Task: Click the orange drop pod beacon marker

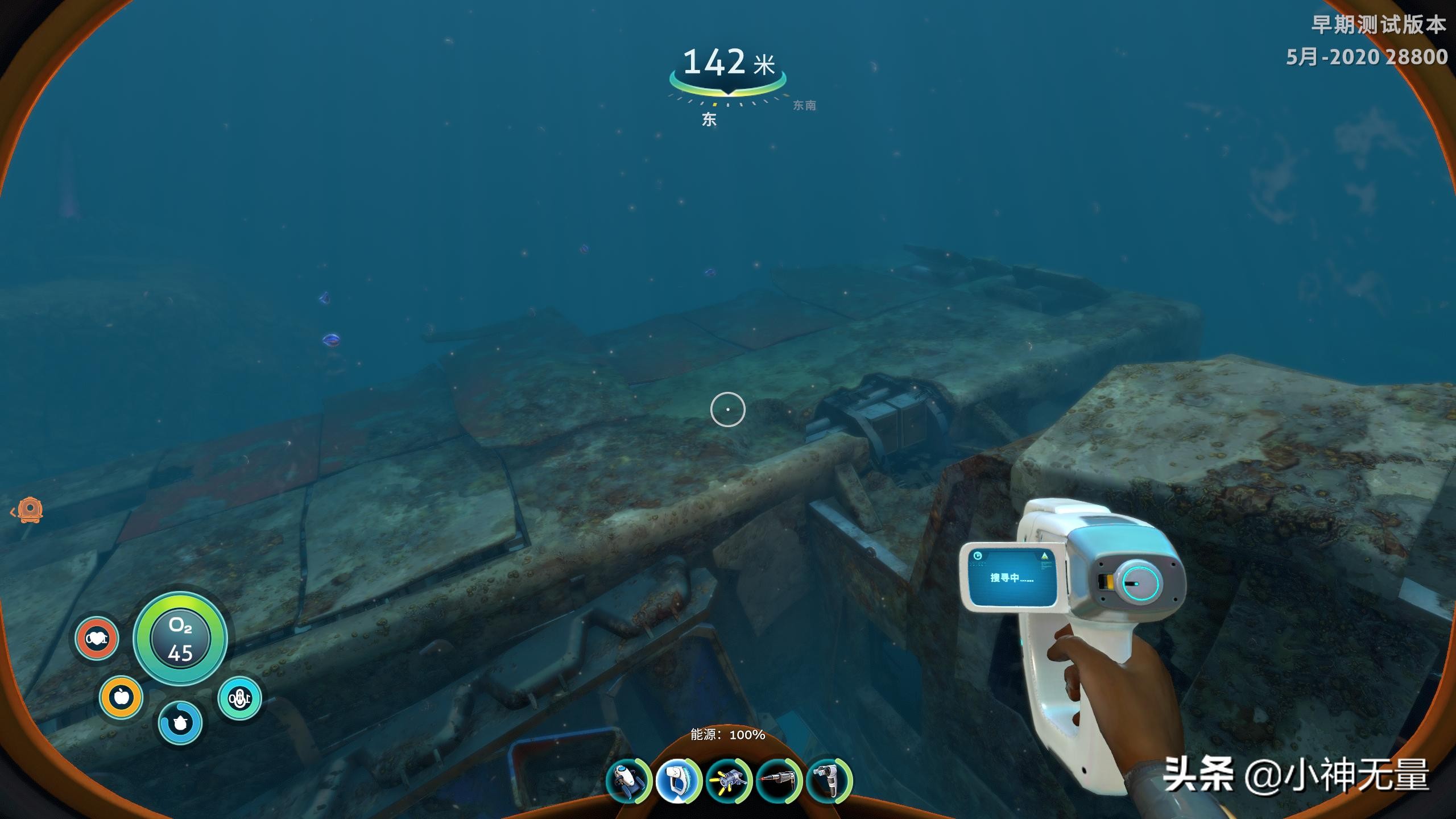Action: pos(30,510)
